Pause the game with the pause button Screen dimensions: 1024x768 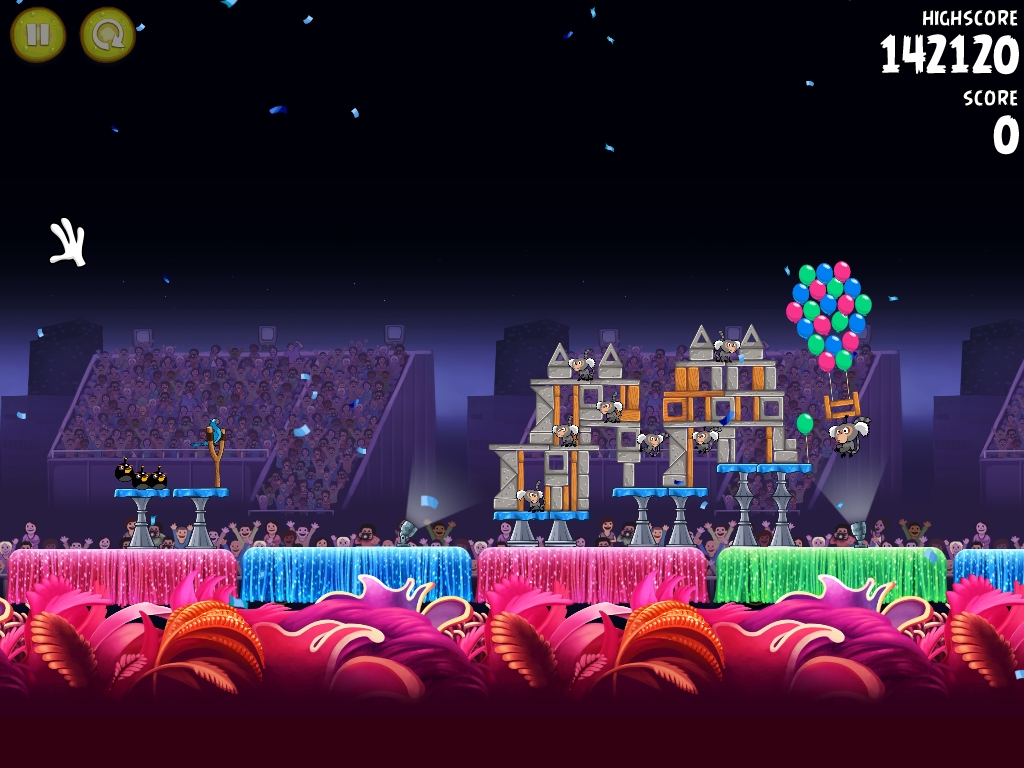click(x=38, y=35)
